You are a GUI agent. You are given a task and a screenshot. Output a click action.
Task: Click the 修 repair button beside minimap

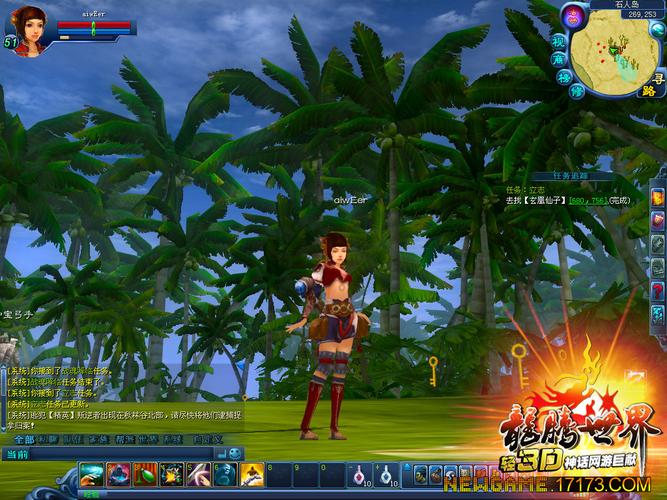[x=577, y=91]
